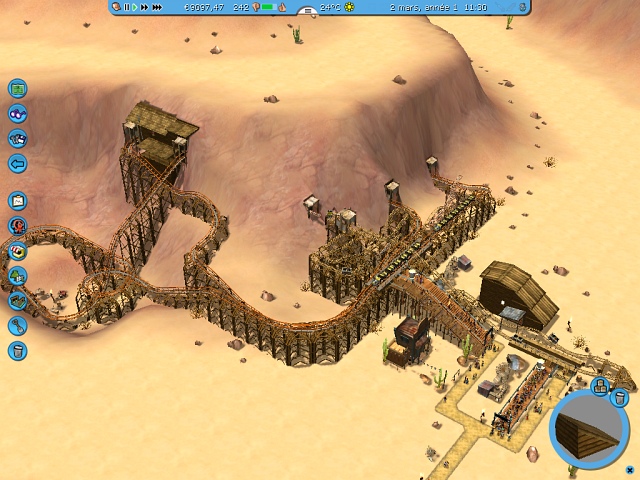Open the rides construction menu

pyautogui.click(x=17, y=225)
